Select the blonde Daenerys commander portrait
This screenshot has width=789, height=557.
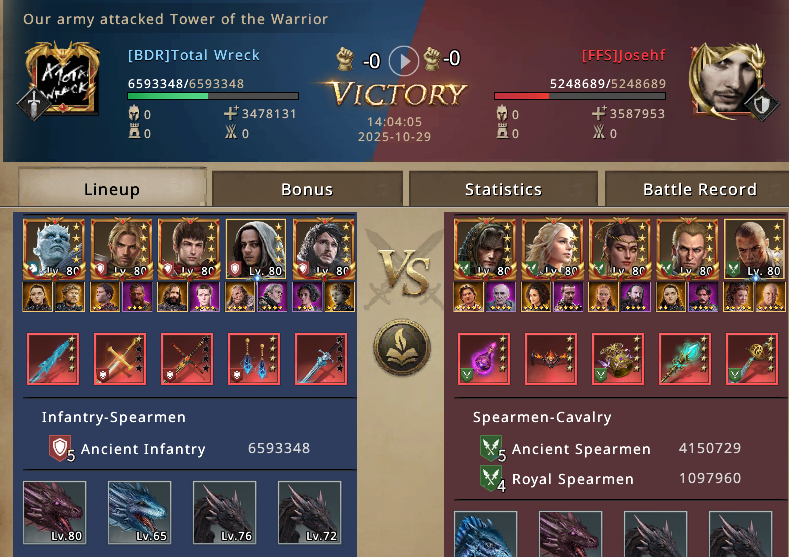coord(551,249)
